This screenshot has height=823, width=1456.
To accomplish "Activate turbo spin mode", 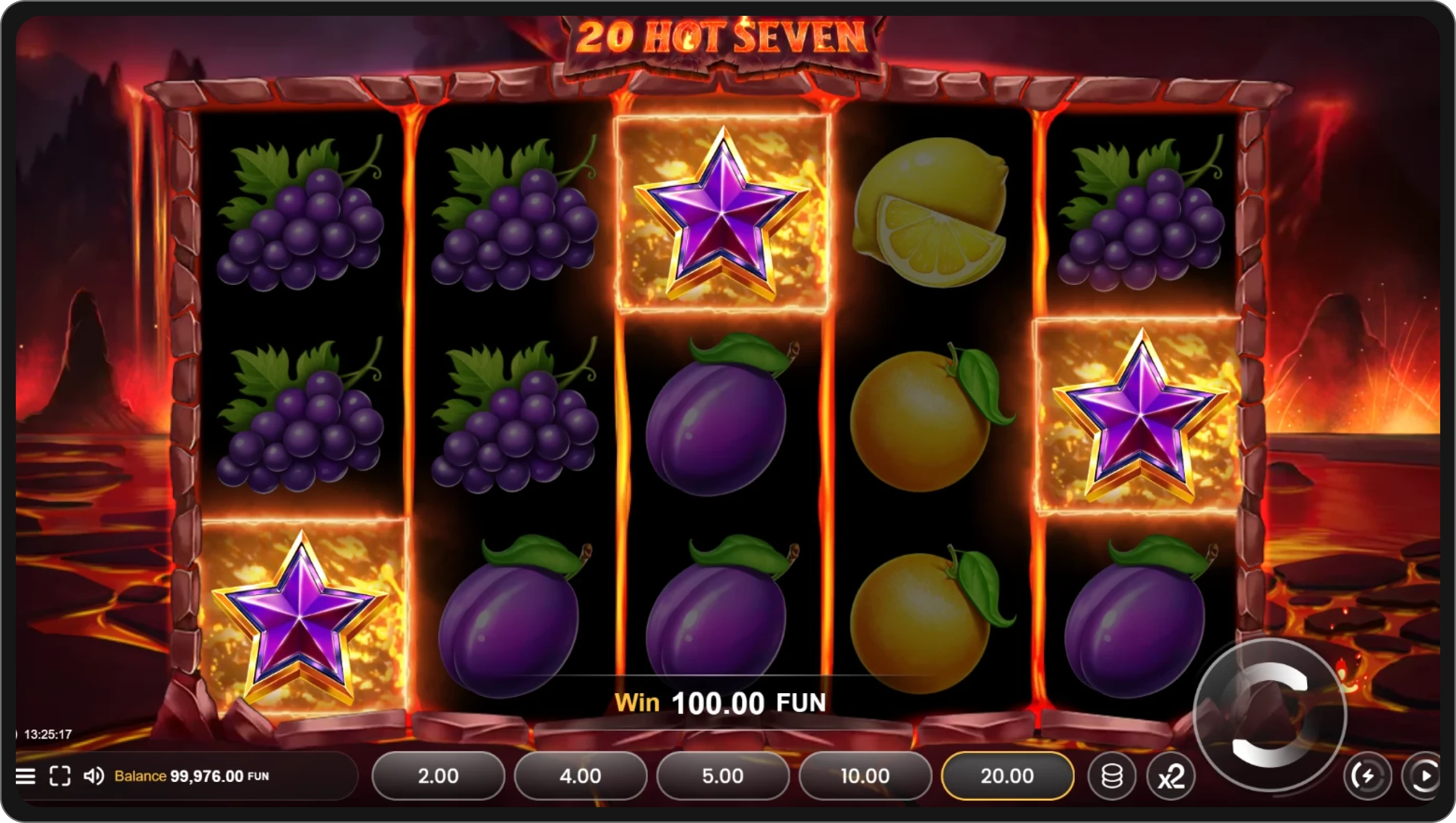I will point(1368,776).
